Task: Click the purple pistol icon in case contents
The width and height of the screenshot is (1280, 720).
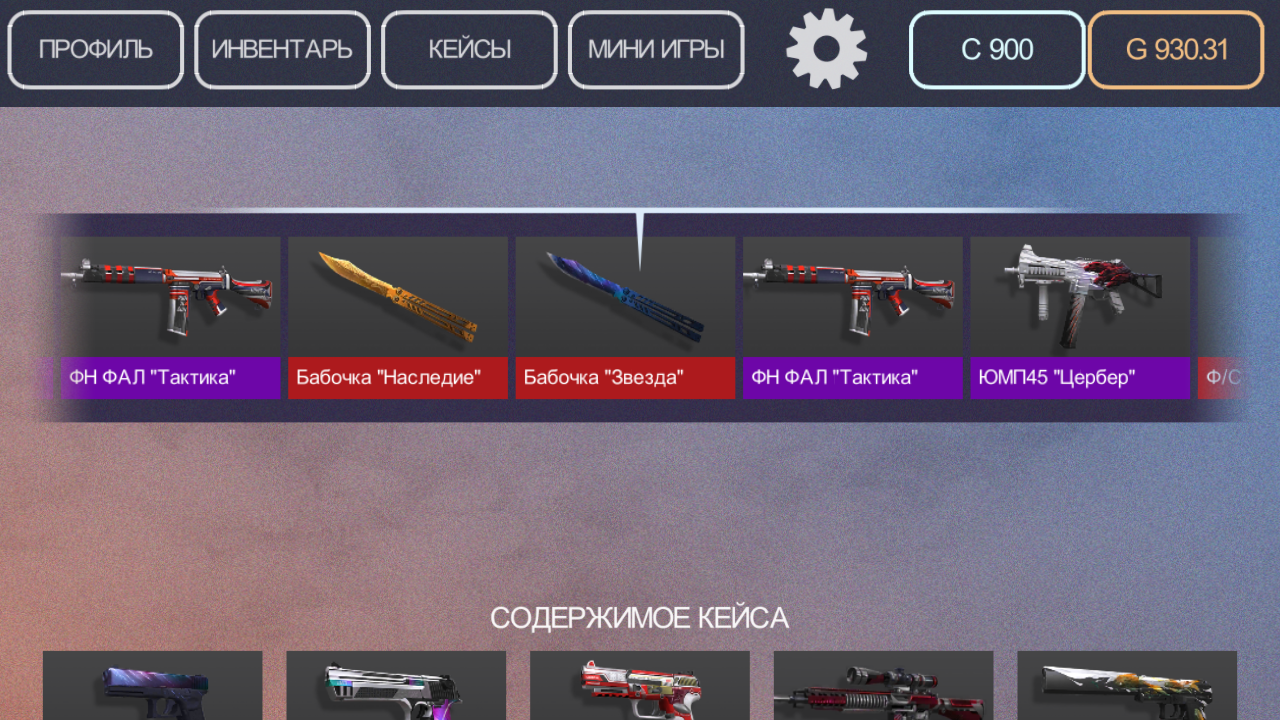Action: point(152,690)
